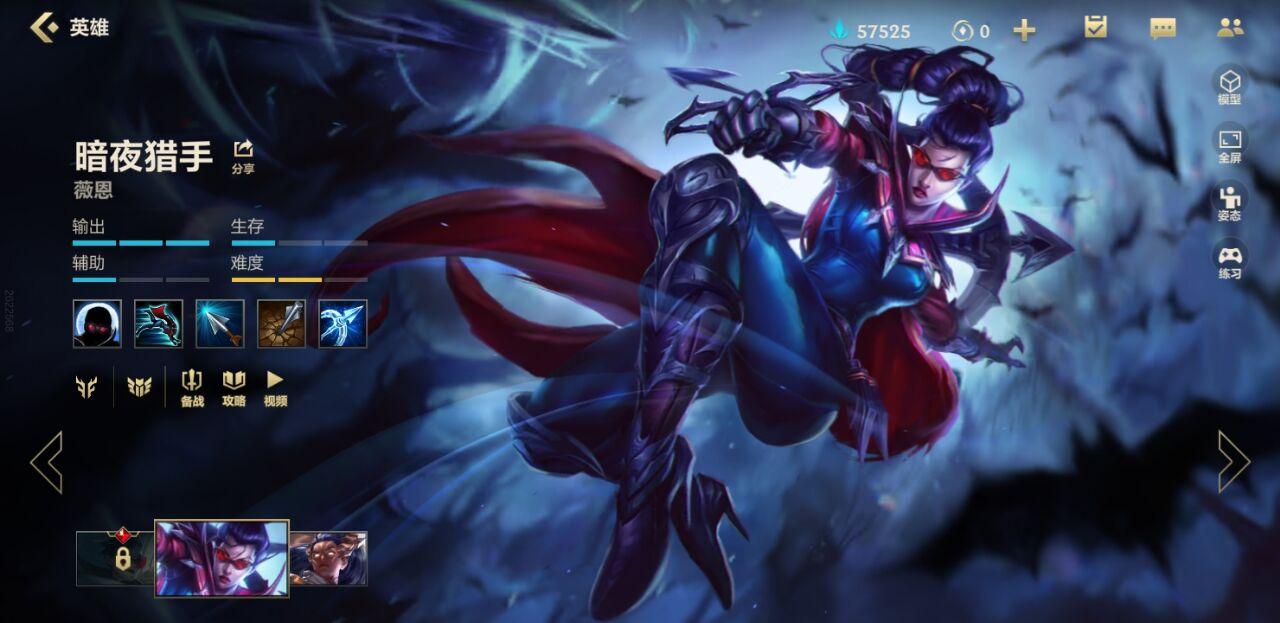The height and width of the screenshot is (623, 1280).
Task: Show the icy blue crossbow ultimate ability
Action: (343, 324)
